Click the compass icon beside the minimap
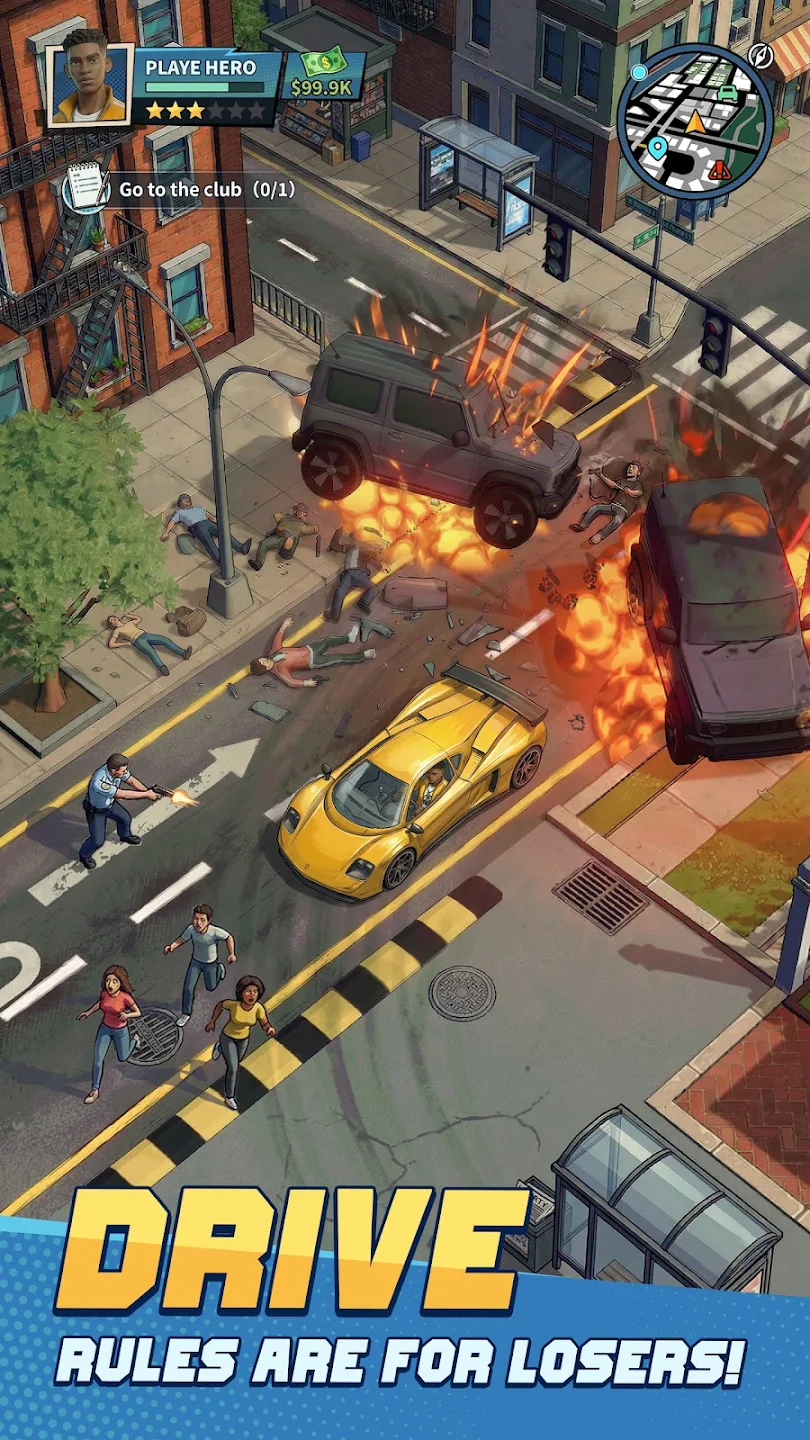The height and width of the screenshot is (1440, 810). (761, 56)
